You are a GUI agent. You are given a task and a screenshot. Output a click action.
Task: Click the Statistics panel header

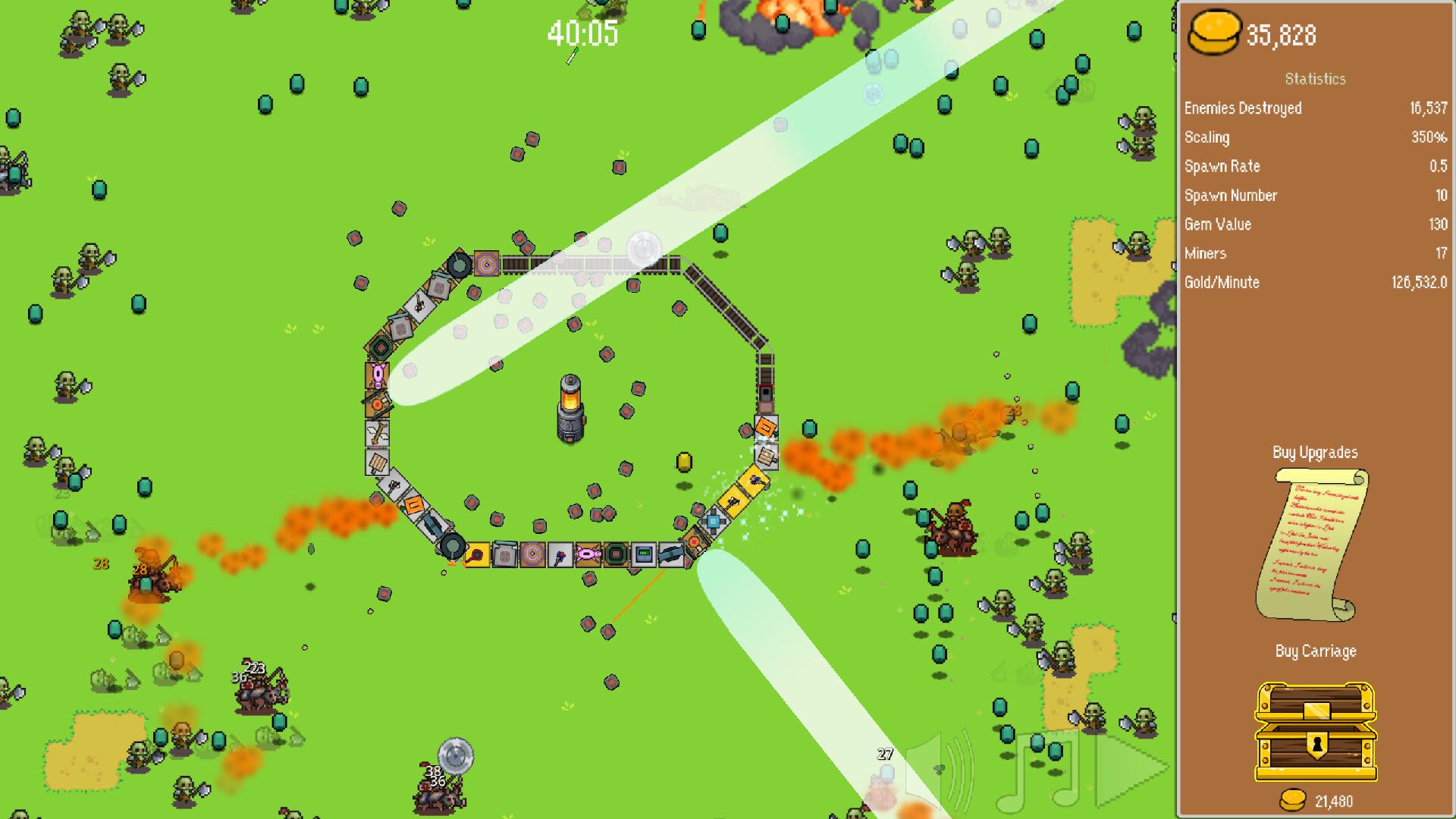1316,79
